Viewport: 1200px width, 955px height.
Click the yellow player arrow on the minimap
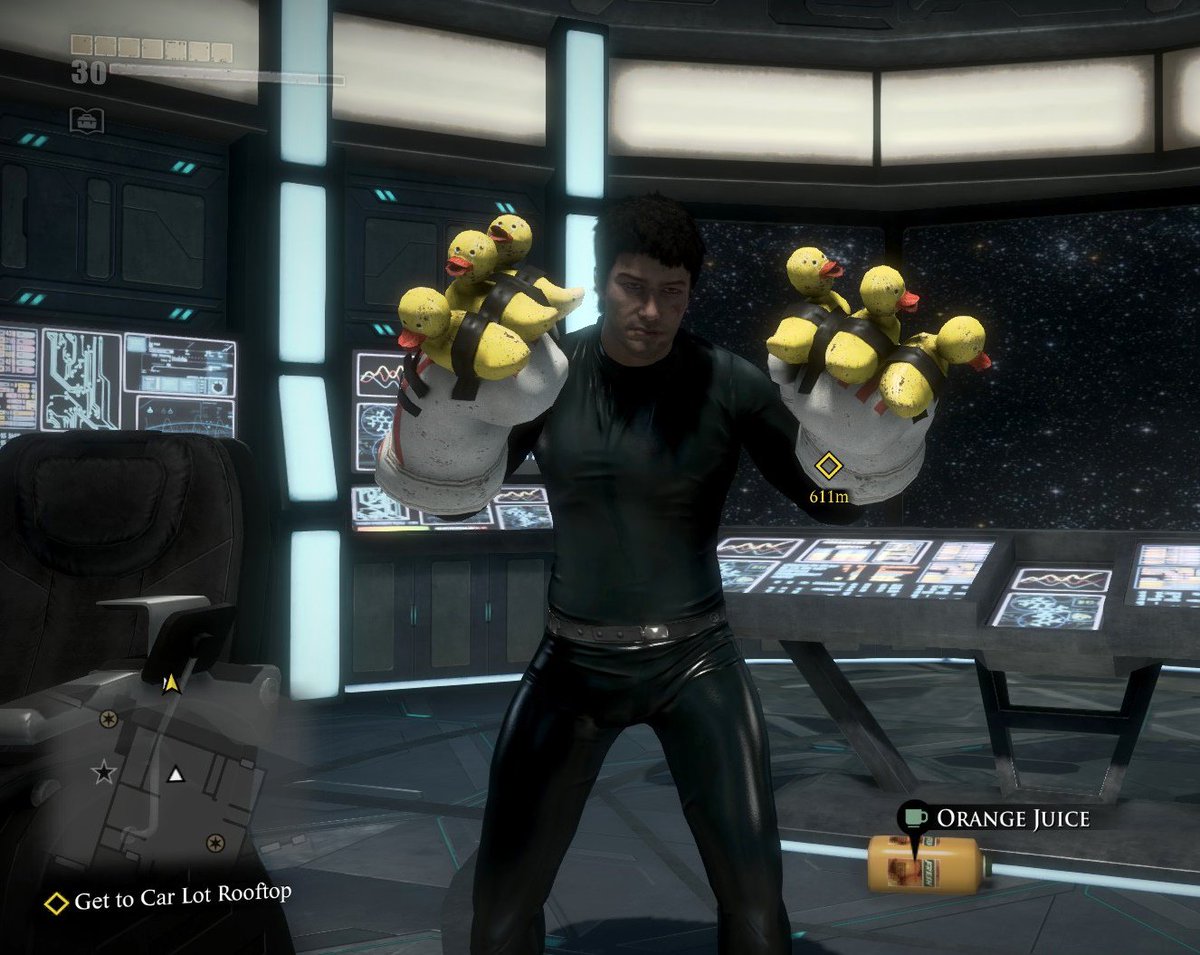(x=171, y=682)
